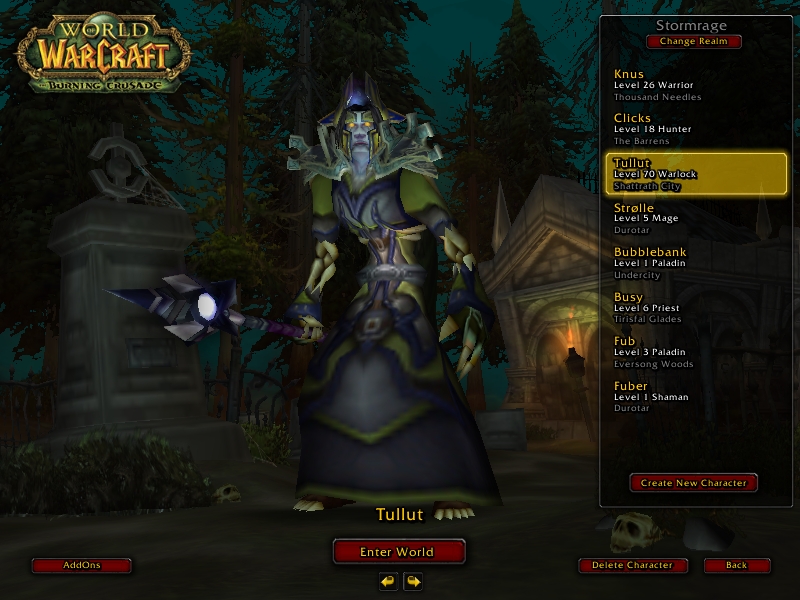This screenshot has width=800, height=600.
Task: Rotate character with the right arrow
Action: click(412, 581)
